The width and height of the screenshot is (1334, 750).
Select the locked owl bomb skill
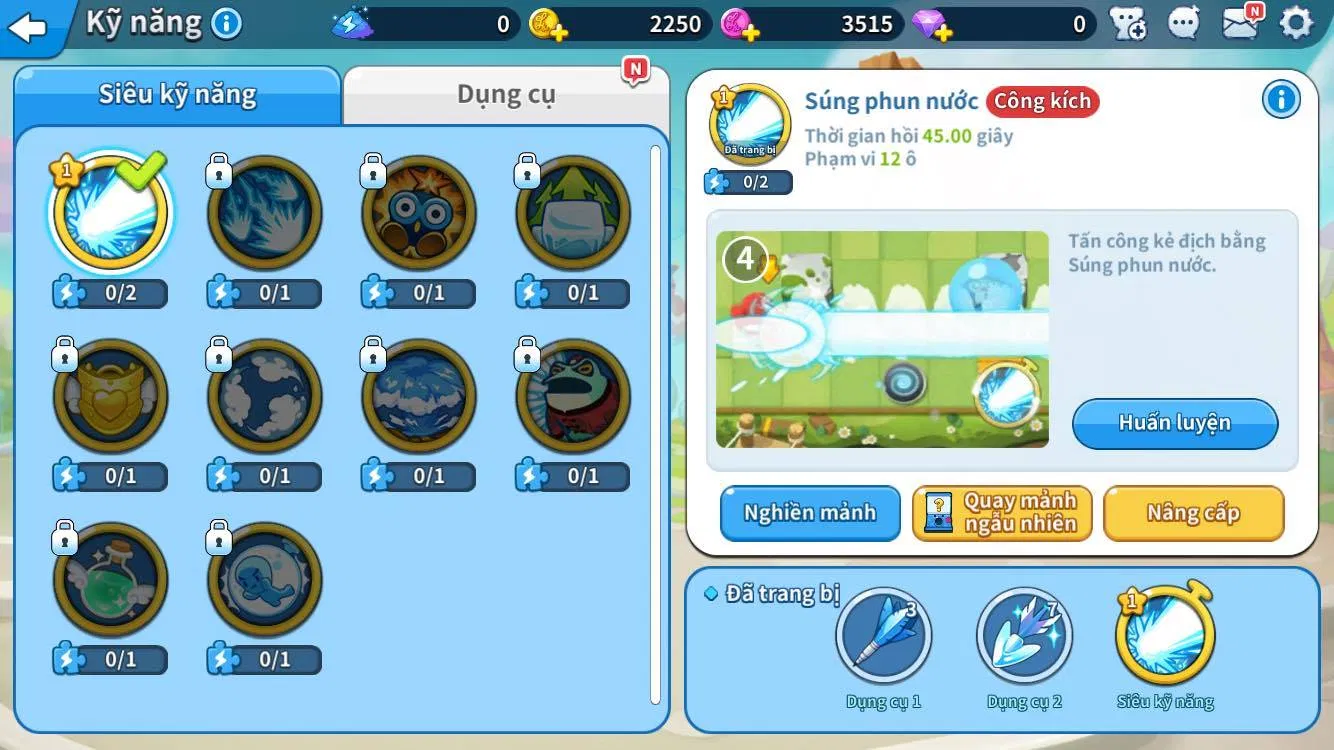(x=419, y=213)
